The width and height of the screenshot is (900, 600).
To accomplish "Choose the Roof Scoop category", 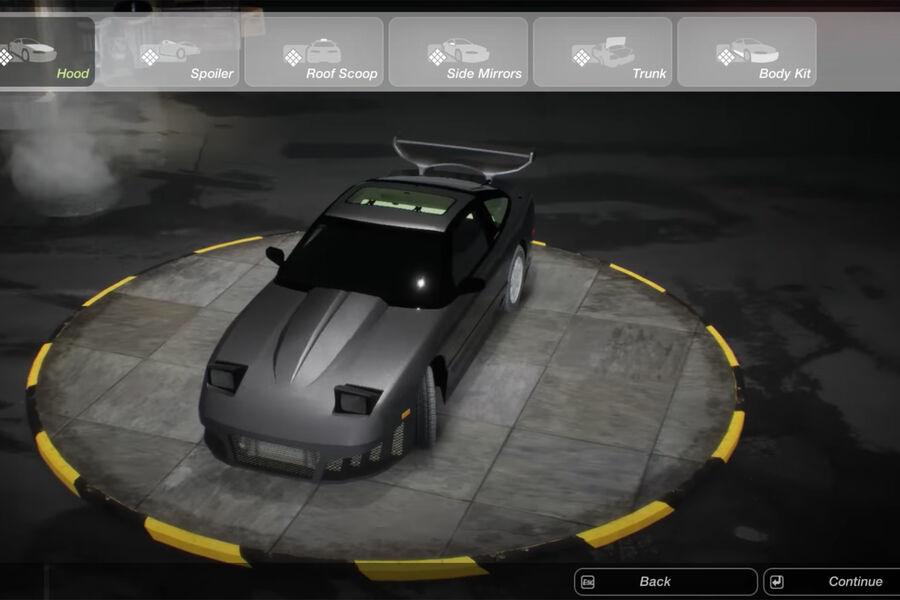I will click(x=314, y=52).
